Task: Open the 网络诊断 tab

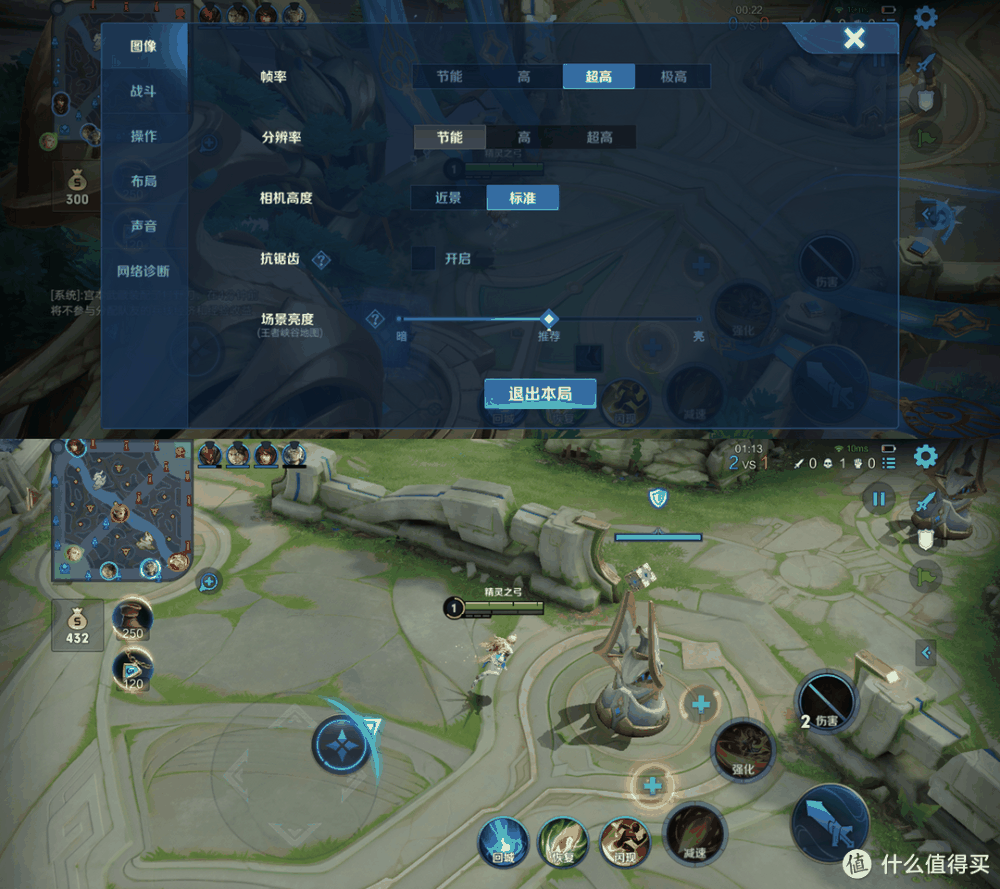Action: click(x=143, y=271)
